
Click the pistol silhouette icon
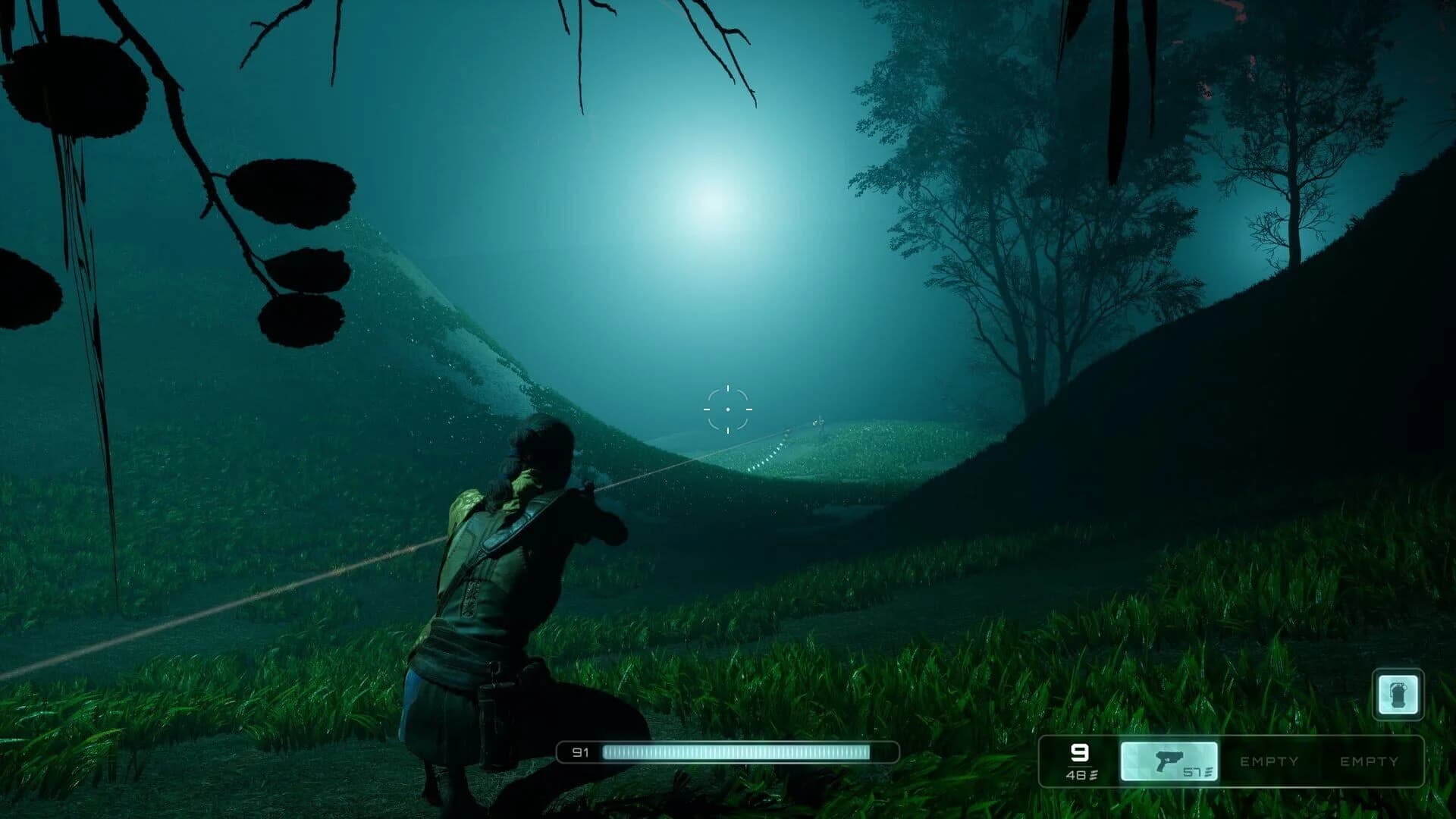[x=1169, y=758]
